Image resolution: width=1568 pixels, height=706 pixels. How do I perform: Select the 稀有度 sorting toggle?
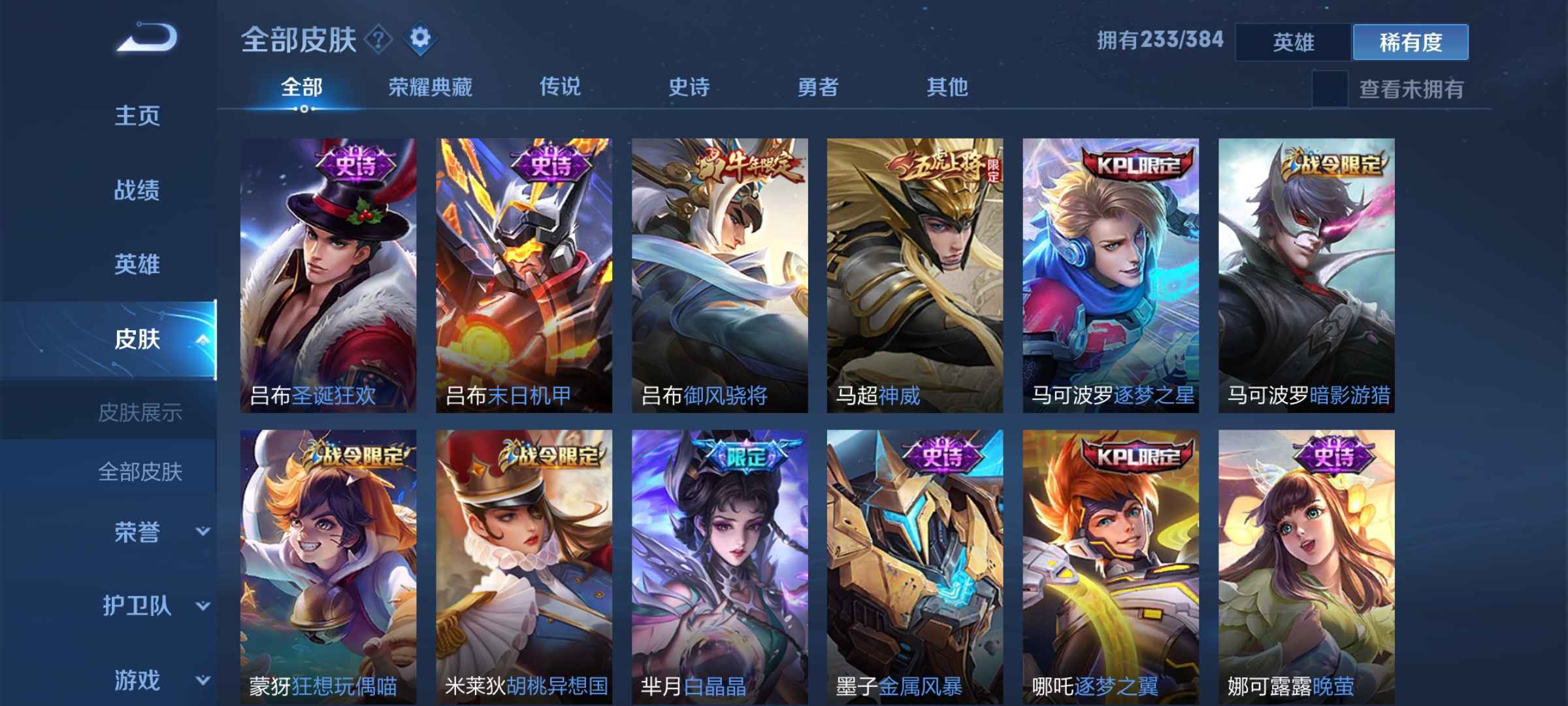pyautogui.click(x=1410, y=41)
